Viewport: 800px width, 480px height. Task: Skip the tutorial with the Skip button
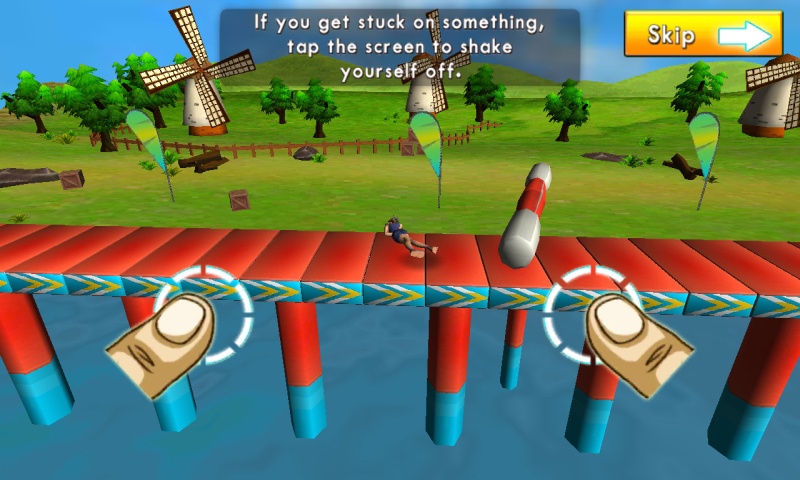pyautogui.click(x=703, y=35)
